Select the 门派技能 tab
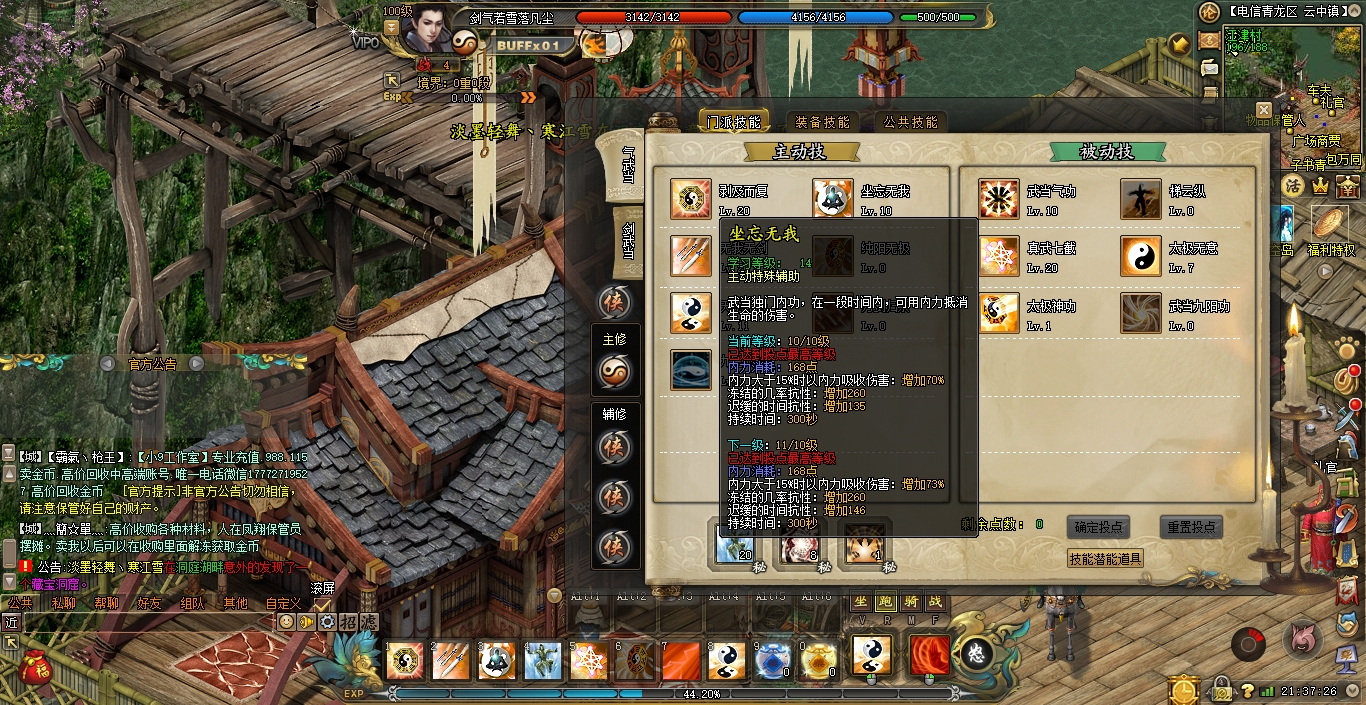The height and width of the screenshot is (705, 1366). 734,122
